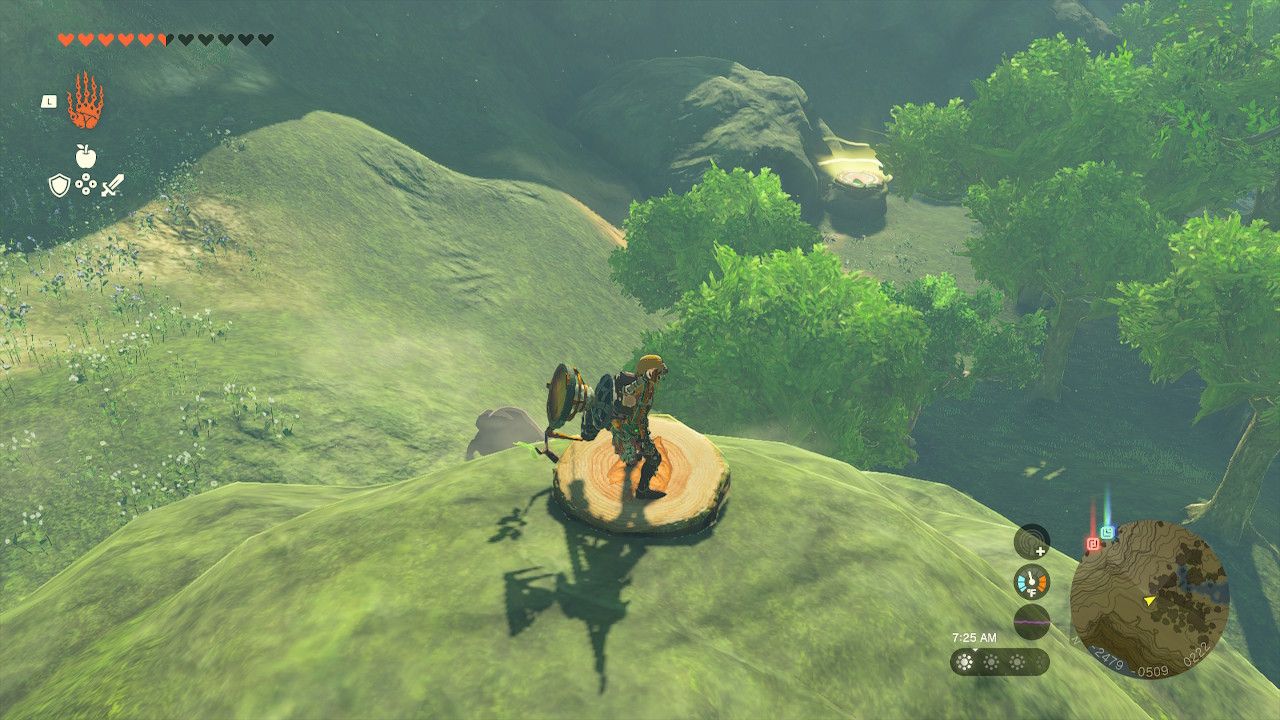Click the coordinates -2479 -0509 below the minimap
The height and width of the screenshot is (720, 1280).
(1125, 662)
